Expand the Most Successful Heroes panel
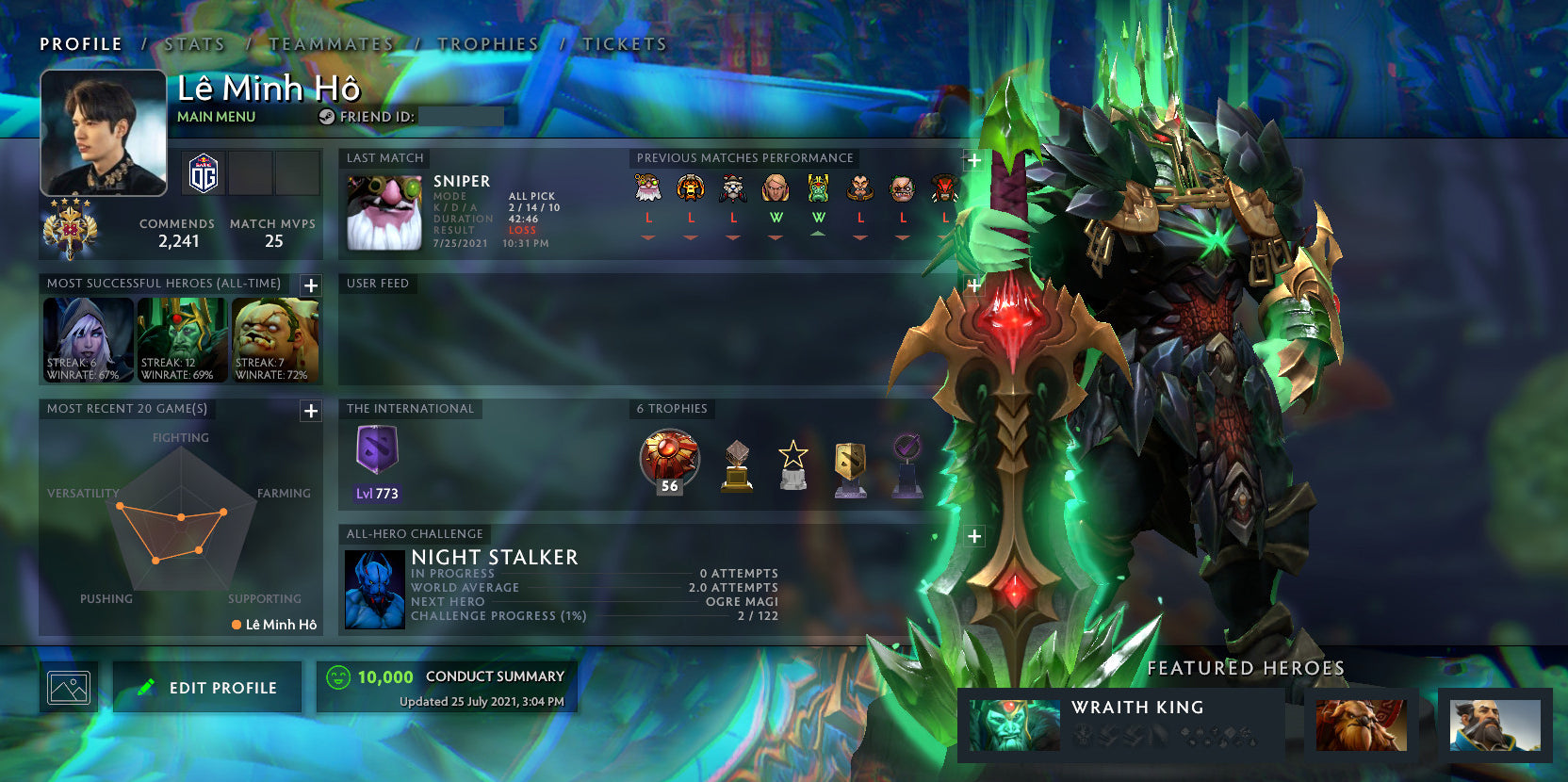This screenshot has width=1568, height=782. 311,285
